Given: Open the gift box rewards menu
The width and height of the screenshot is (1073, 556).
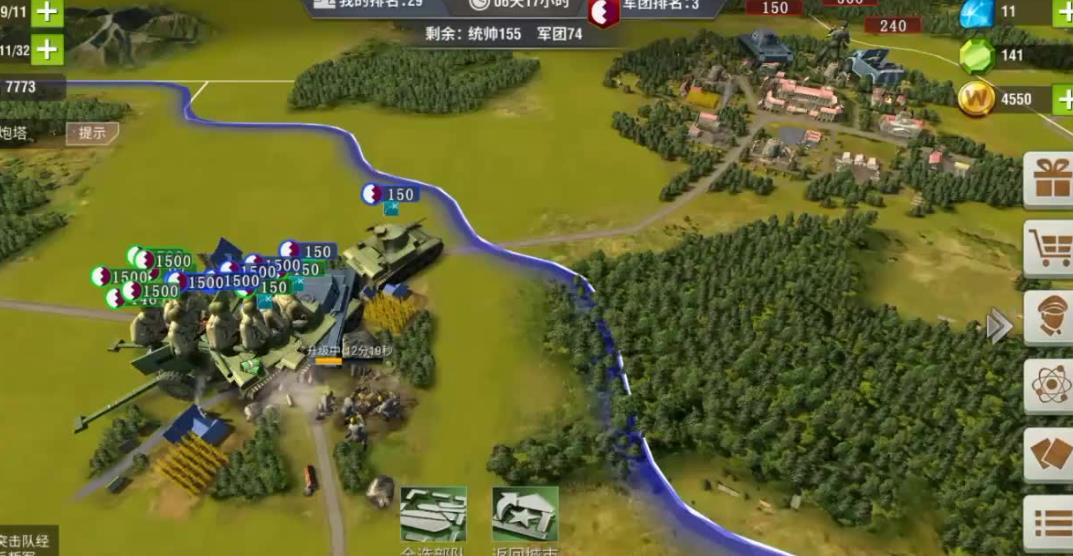Looking at the screenshot, I should click(1051, 181).
